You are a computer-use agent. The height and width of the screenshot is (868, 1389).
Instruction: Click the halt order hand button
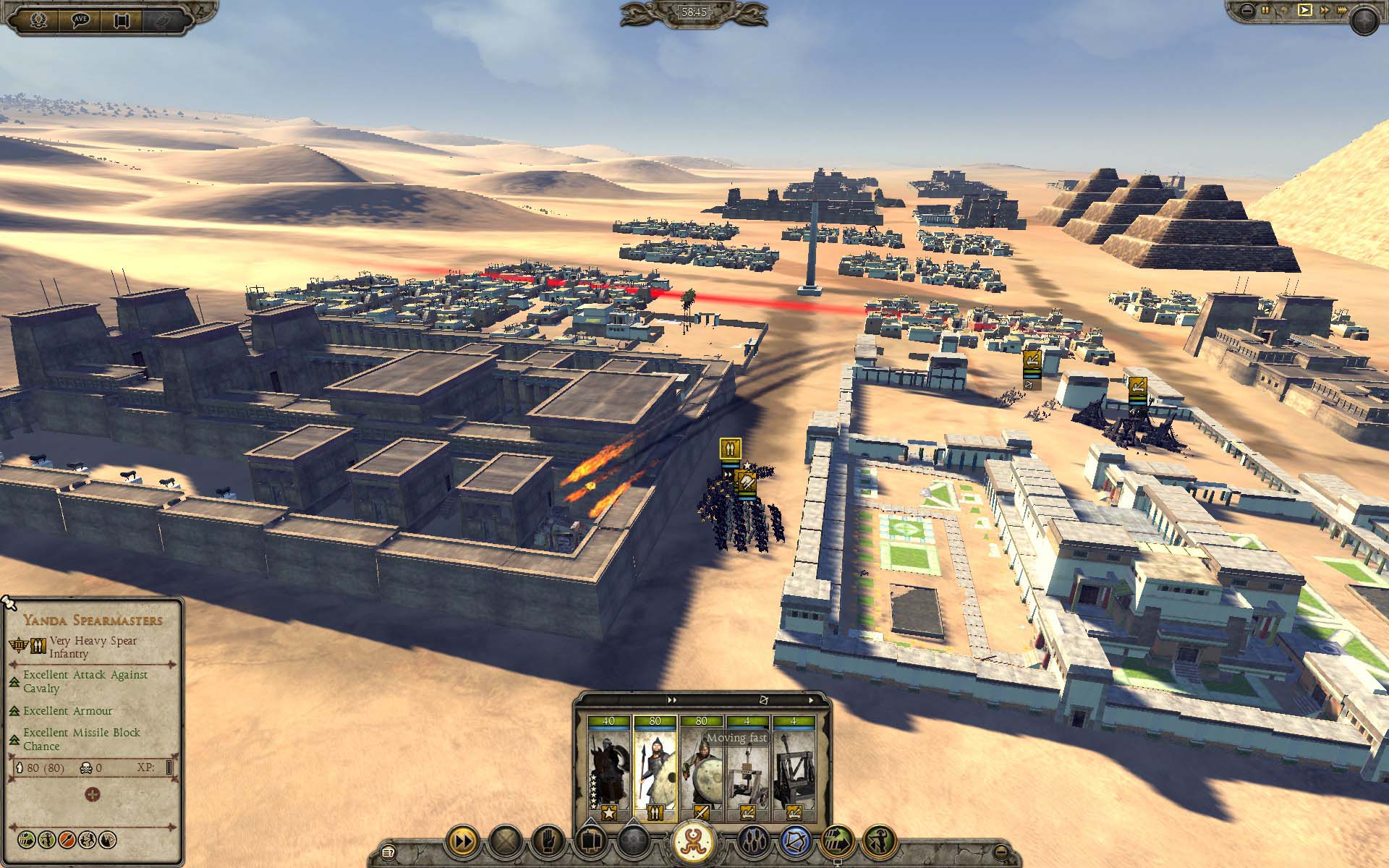tap(548, 842)
